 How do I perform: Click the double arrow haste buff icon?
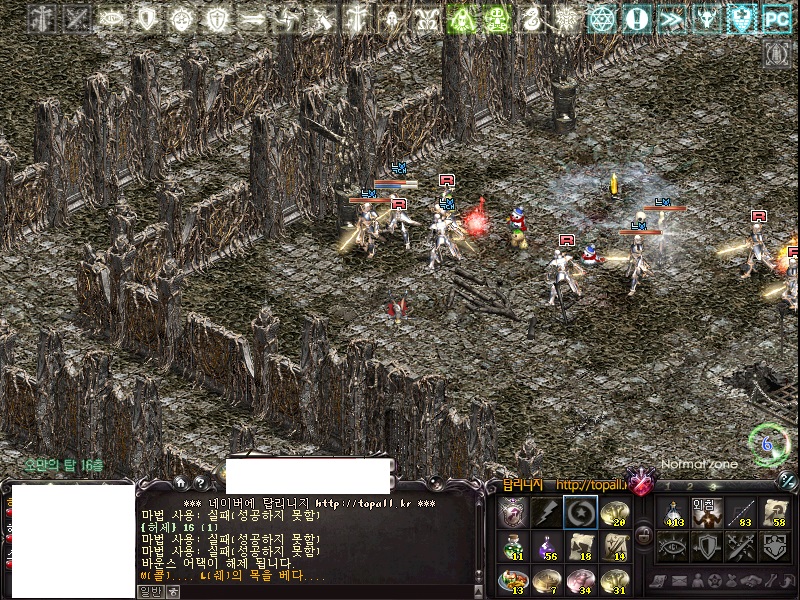click(671, 18)
